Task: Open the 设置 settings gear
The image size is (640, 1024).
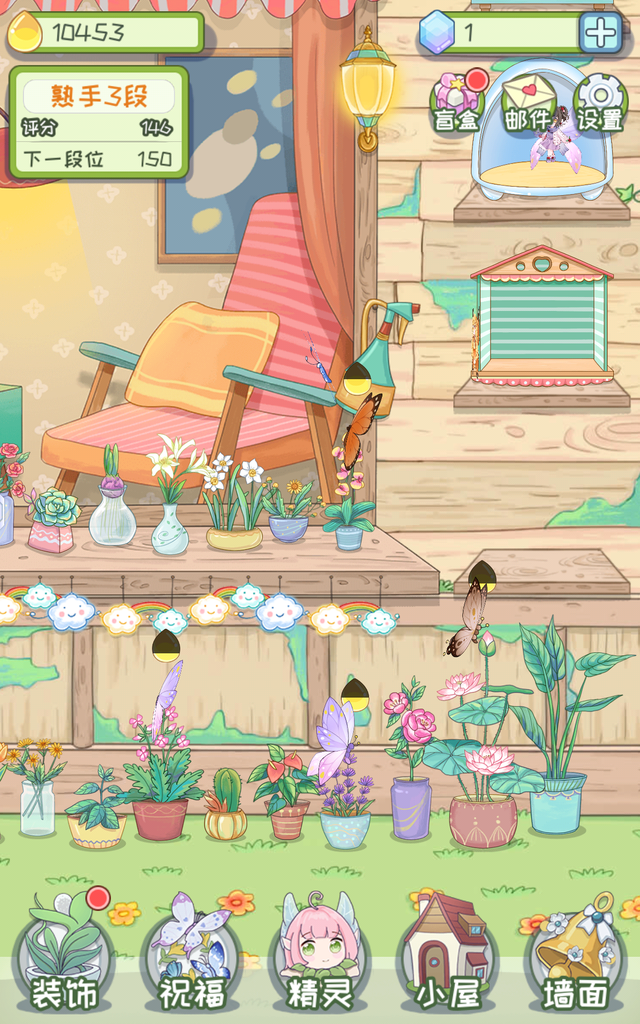Action: pos(600,102)
